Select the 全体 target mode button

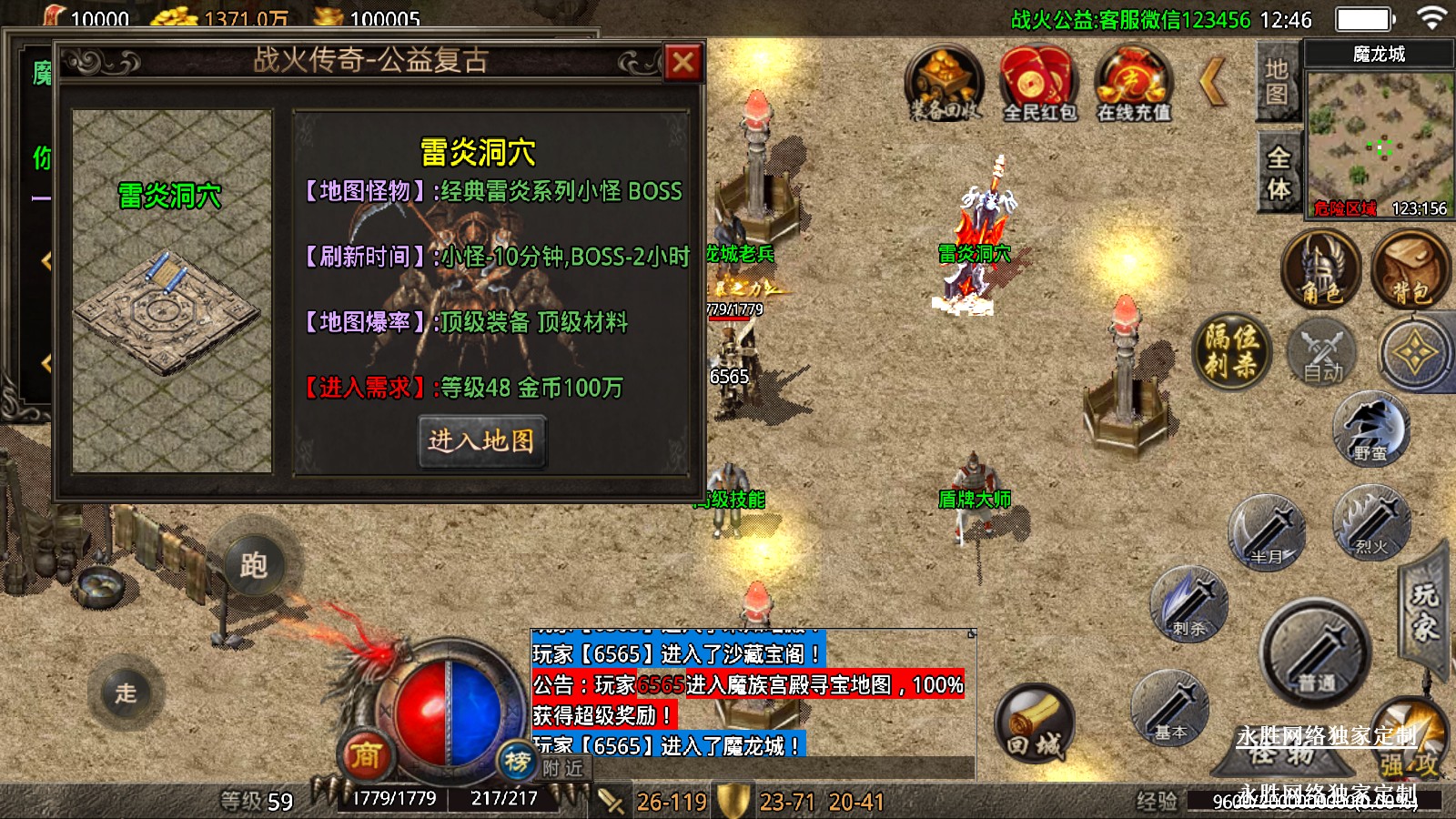pyautogui.click(x=1279, y=173)
